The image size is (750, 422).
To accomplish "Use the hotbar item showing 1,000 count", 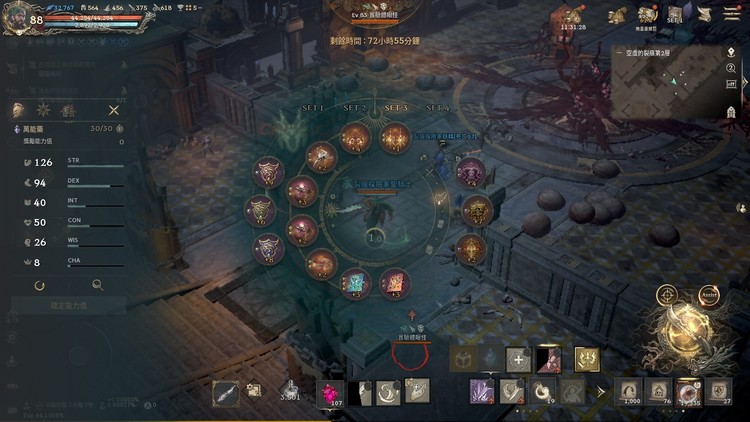I will pos(631,392).
